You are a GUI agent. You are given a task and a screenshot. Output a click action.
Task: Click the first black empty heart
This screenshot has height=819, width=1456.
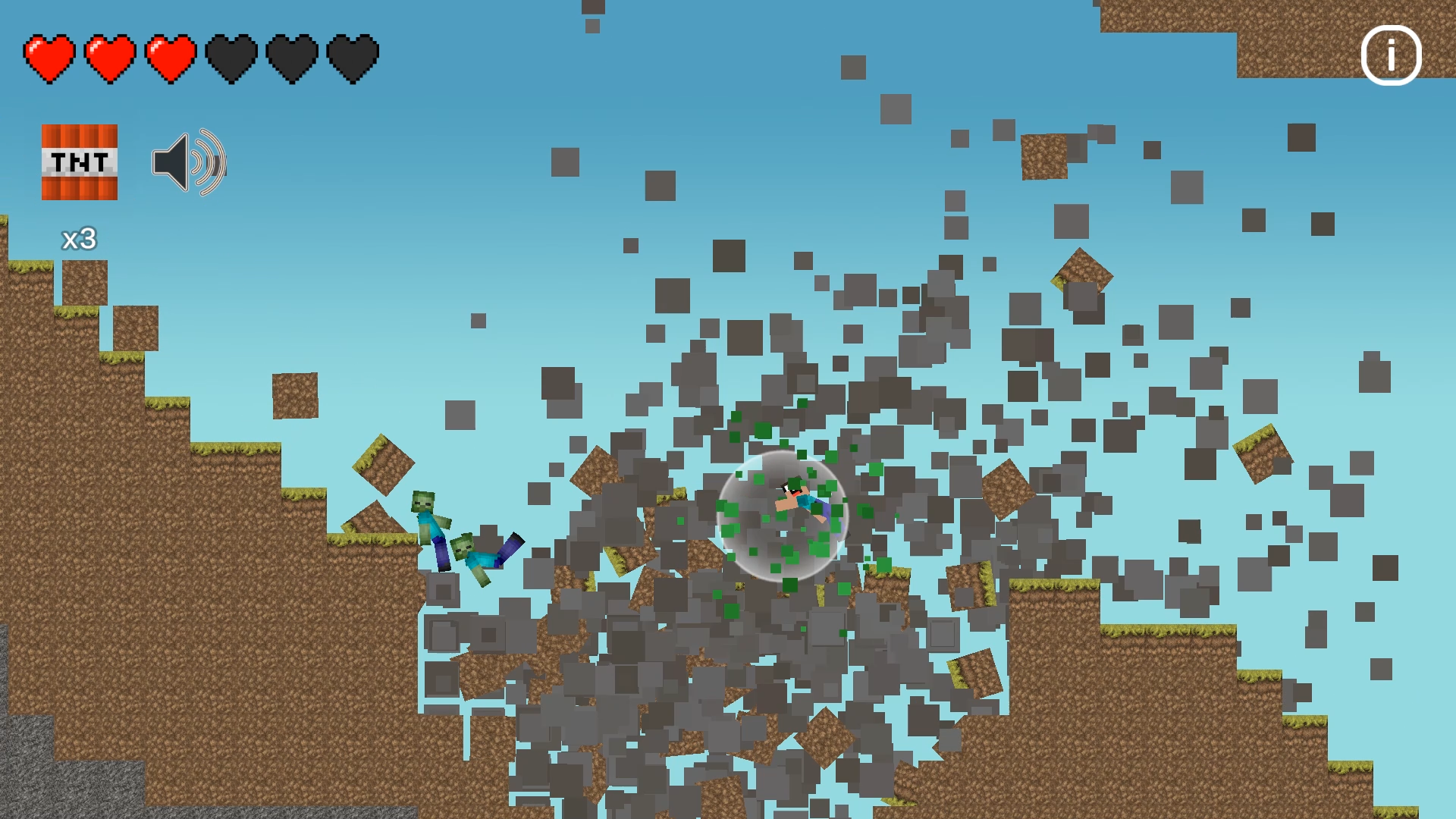(231, 57)
